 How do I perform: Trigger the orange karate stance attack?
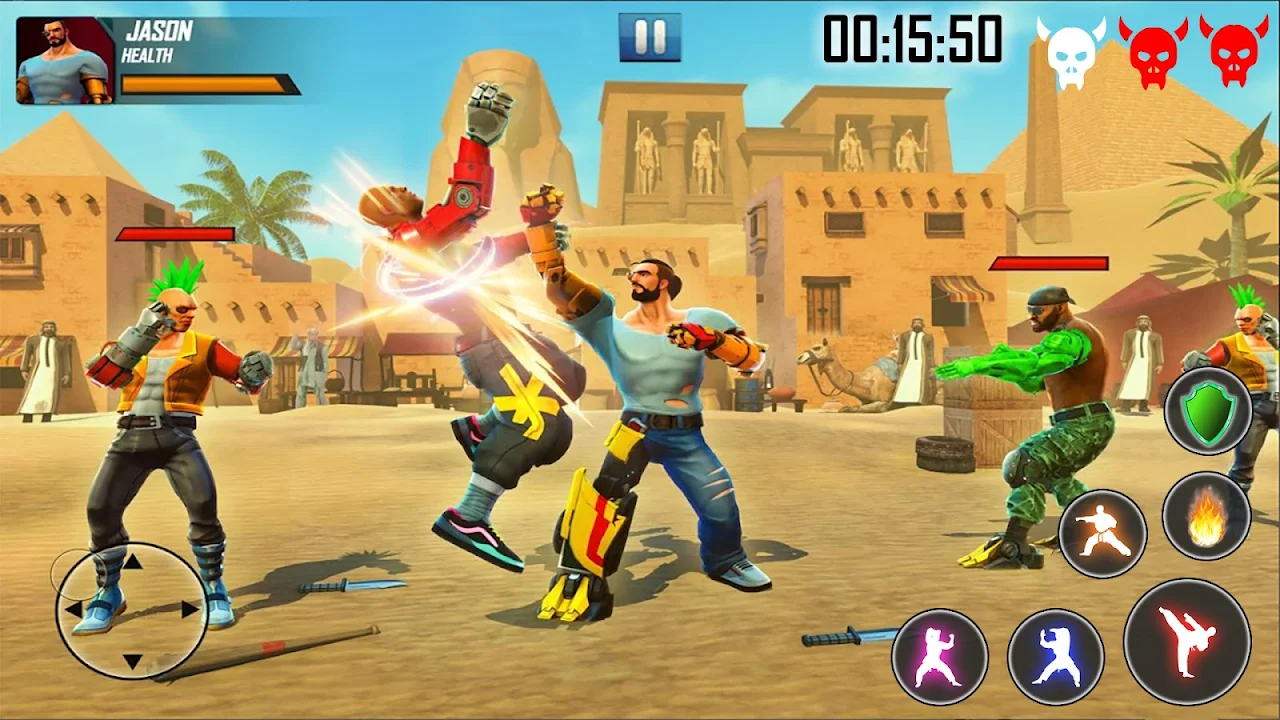[1102, 533]
